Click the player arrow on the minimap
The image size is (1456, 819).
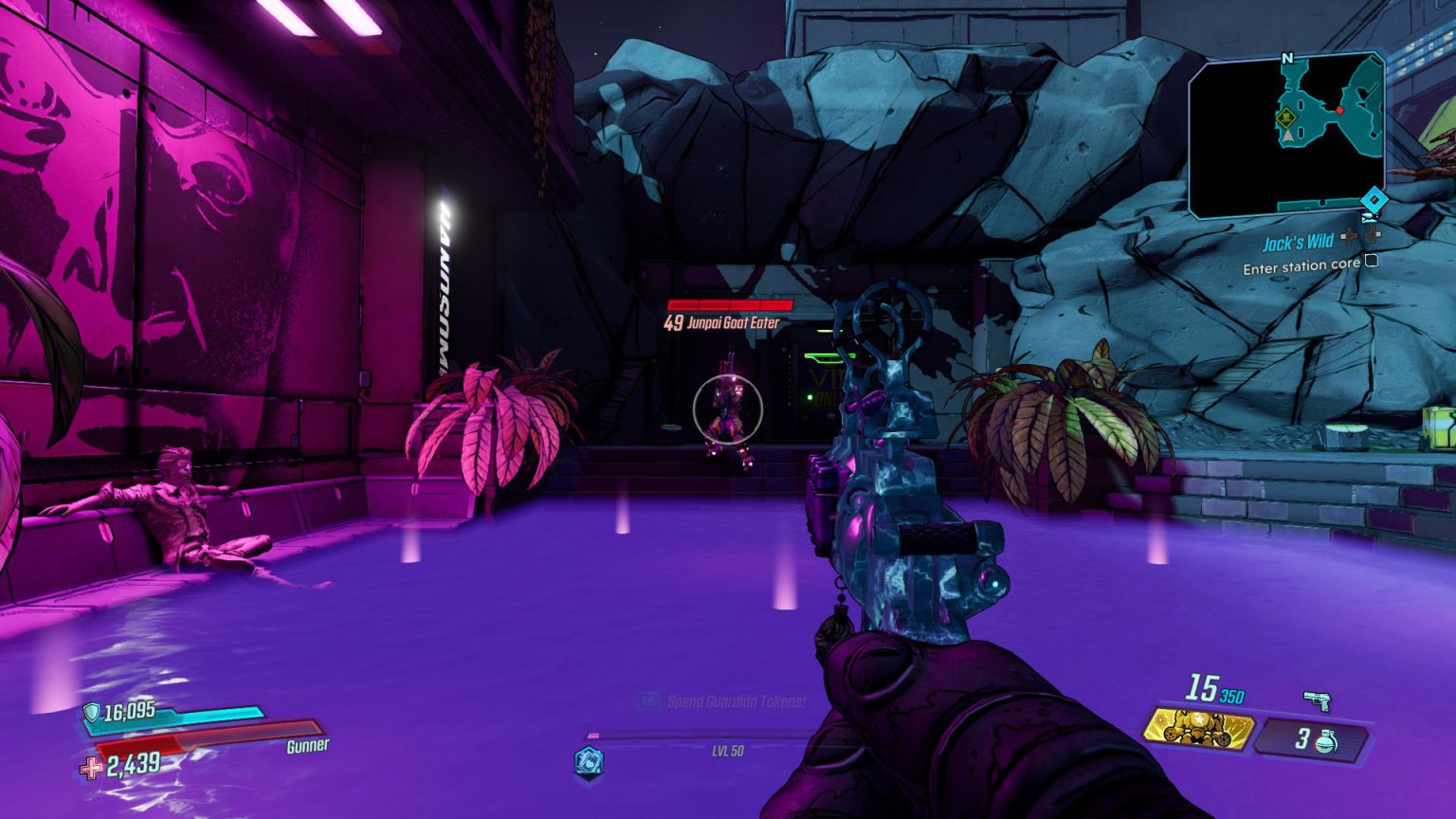coord(1287,135)
